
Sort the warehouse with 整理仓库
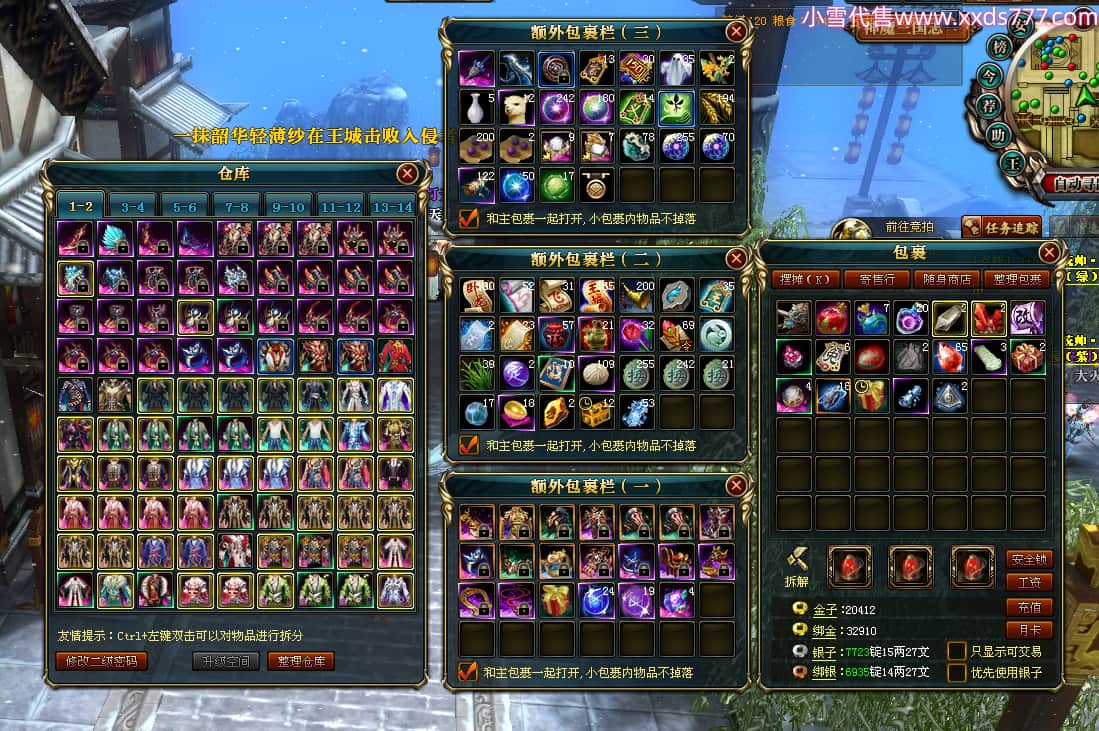300,661
